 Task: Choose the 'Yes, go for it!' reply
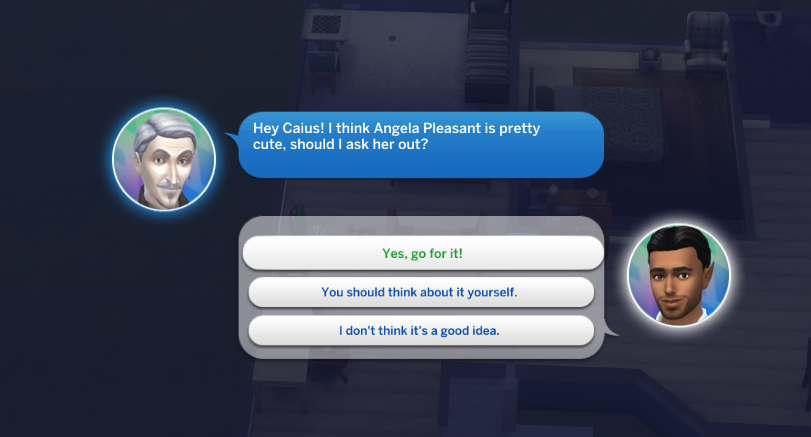coord(422,253)
